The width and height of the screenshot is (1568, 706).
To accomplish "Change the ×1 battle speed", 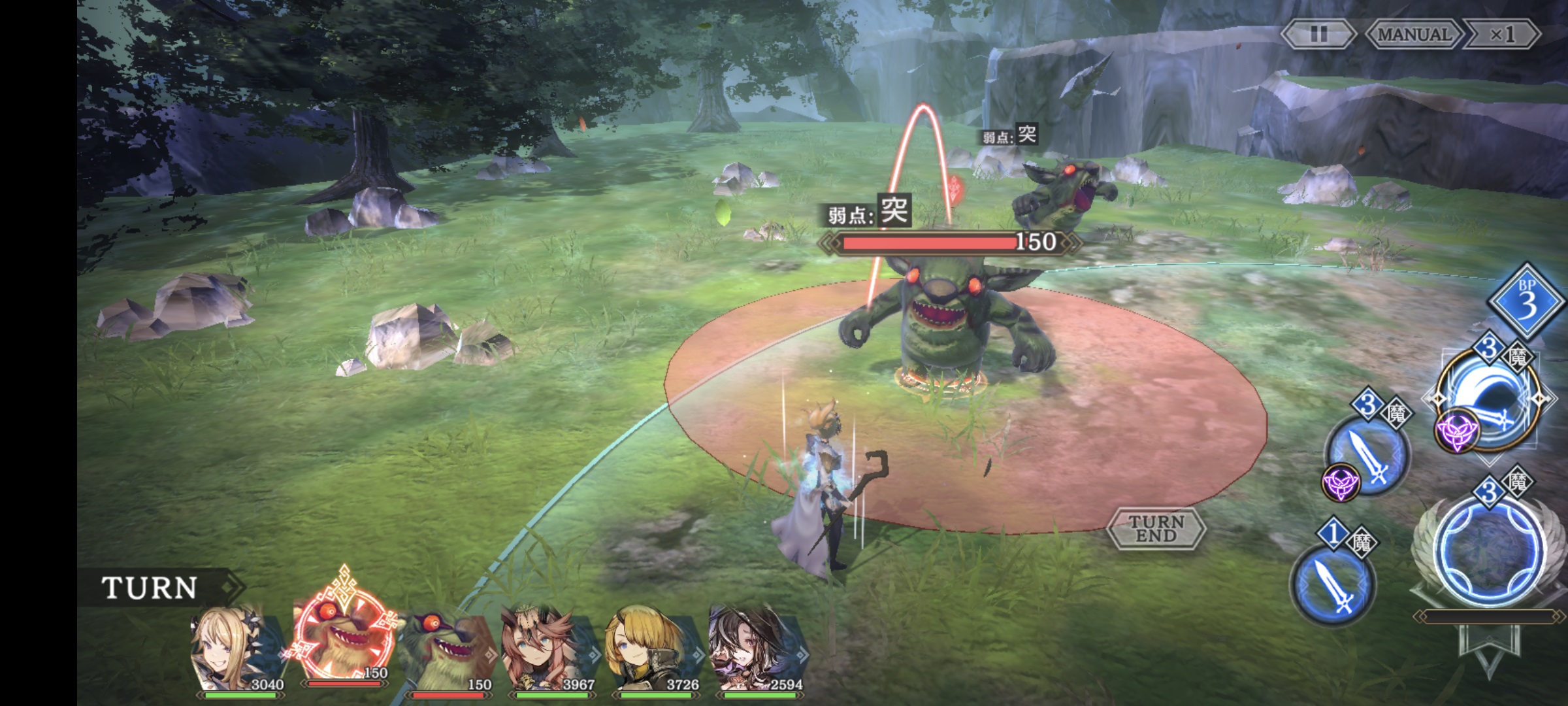I will click(x=1503, y=34).
